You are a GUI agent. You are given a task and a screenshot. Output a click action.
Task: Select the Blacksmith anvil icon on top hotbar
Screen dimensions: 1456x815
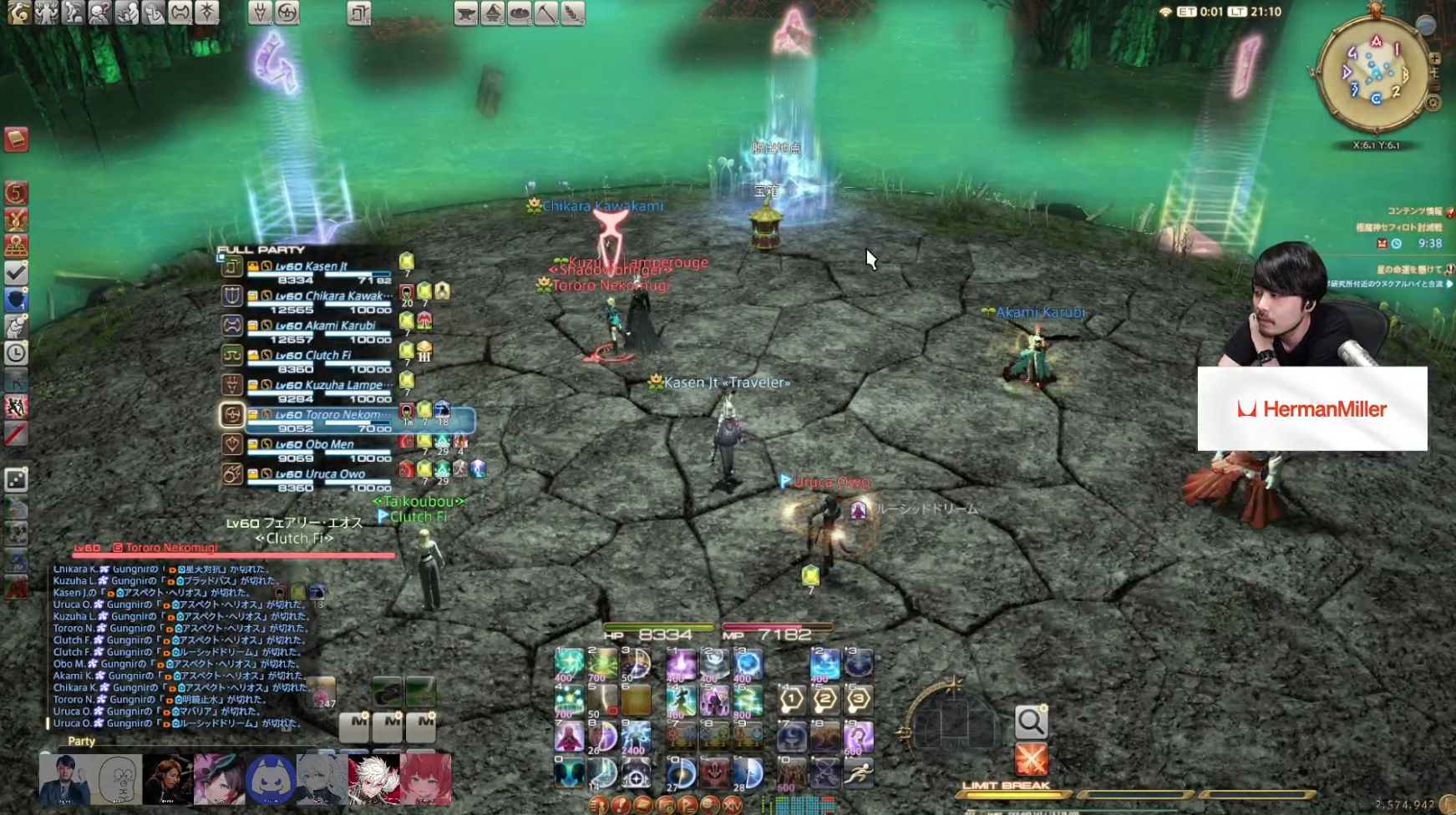(x=465, y=13)
